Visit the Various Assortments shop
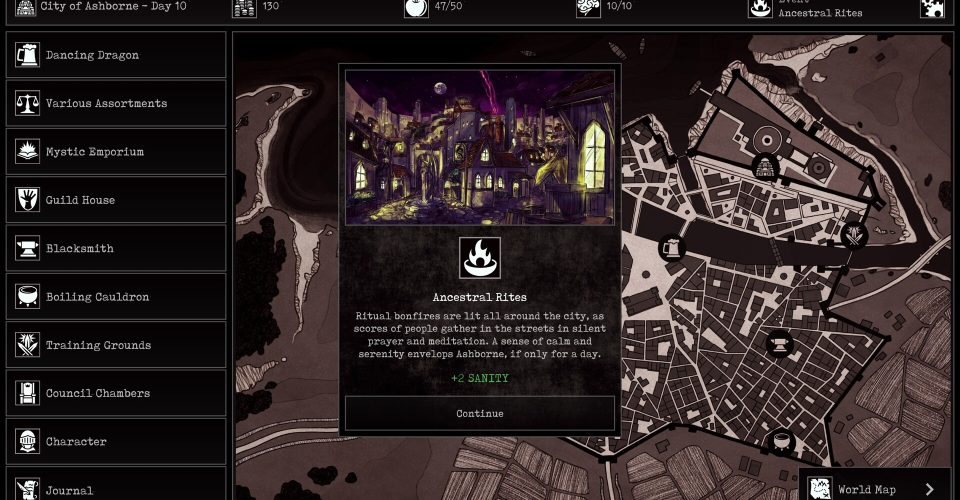This screenshot has height=500, width=960. point(116,103)
